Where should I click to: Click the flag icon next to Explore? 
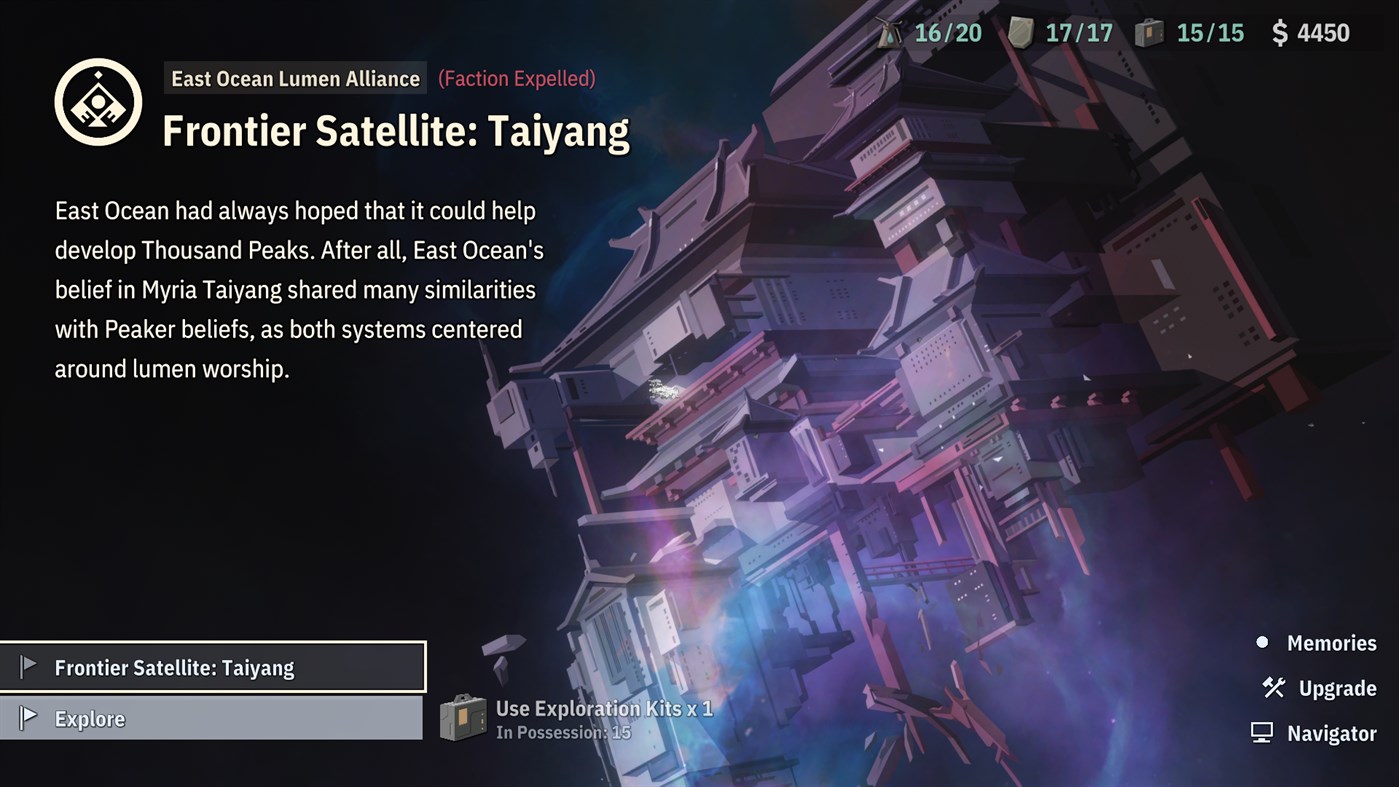32,717
